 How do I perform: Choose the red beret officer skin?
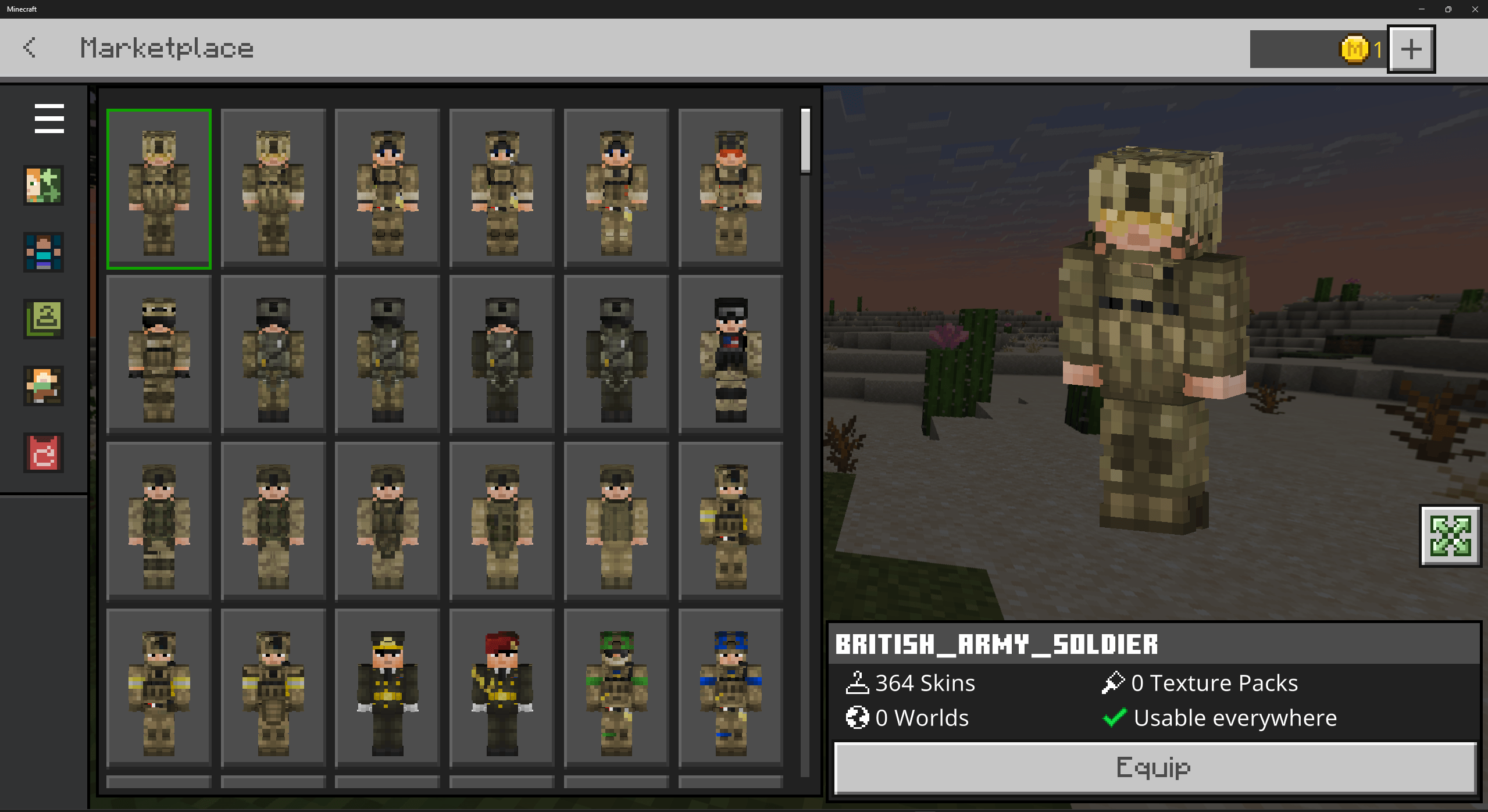pyautogui.click(x=502, y=689)
